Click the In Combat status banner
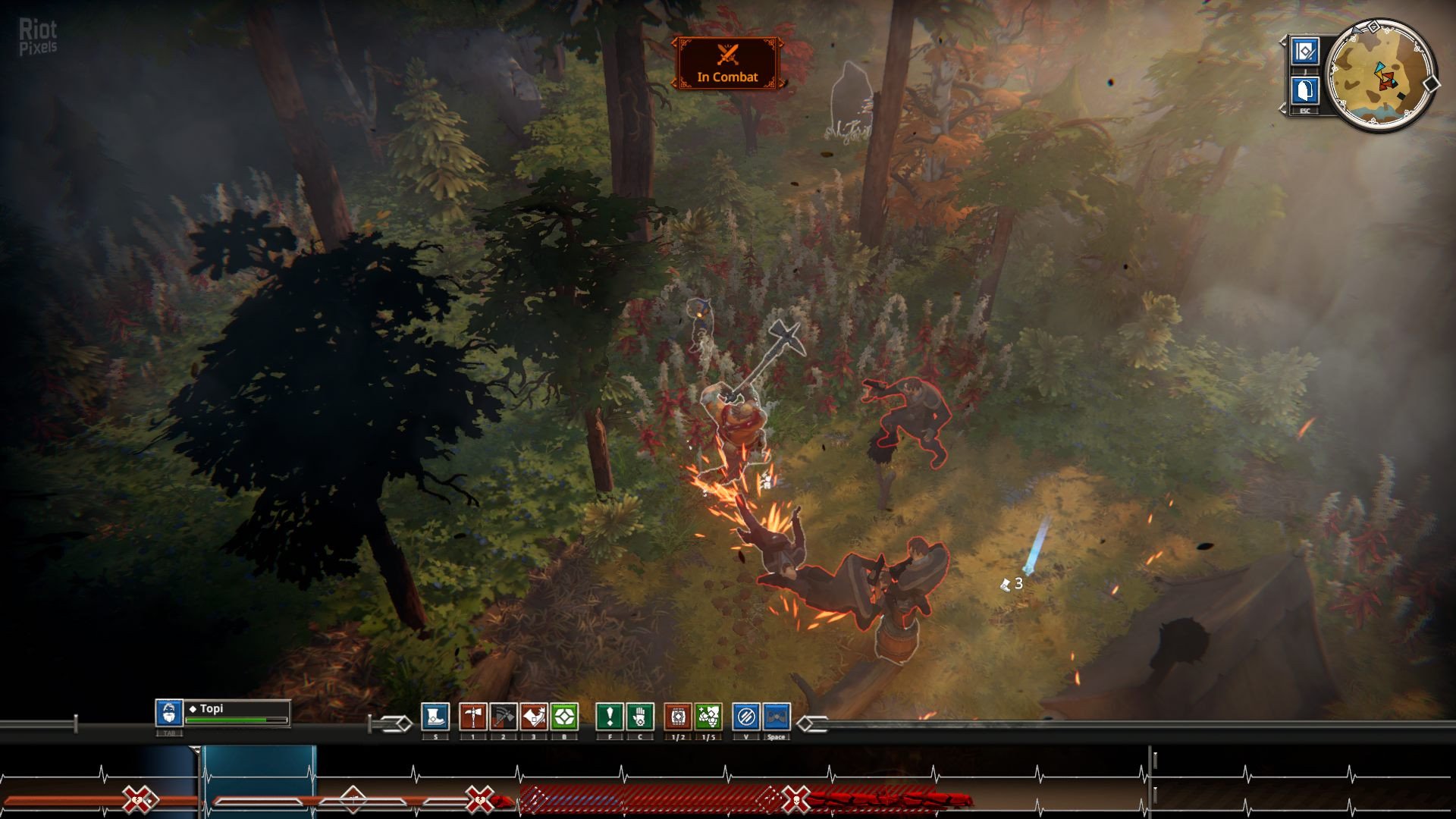Screen dimensions: 1456x819 pos(727,64)
